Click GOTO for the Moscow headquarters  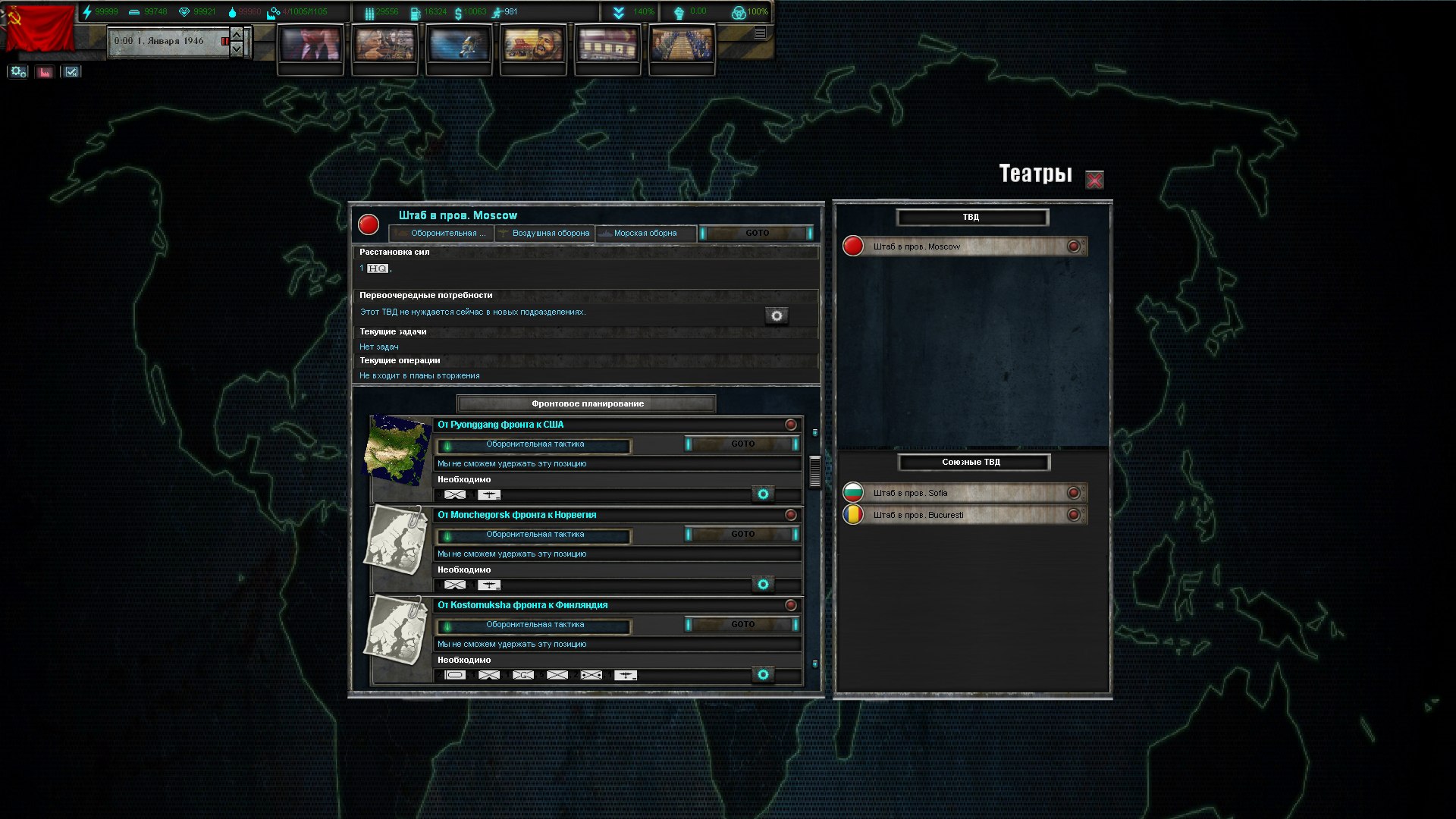click(x=756, y=234)
